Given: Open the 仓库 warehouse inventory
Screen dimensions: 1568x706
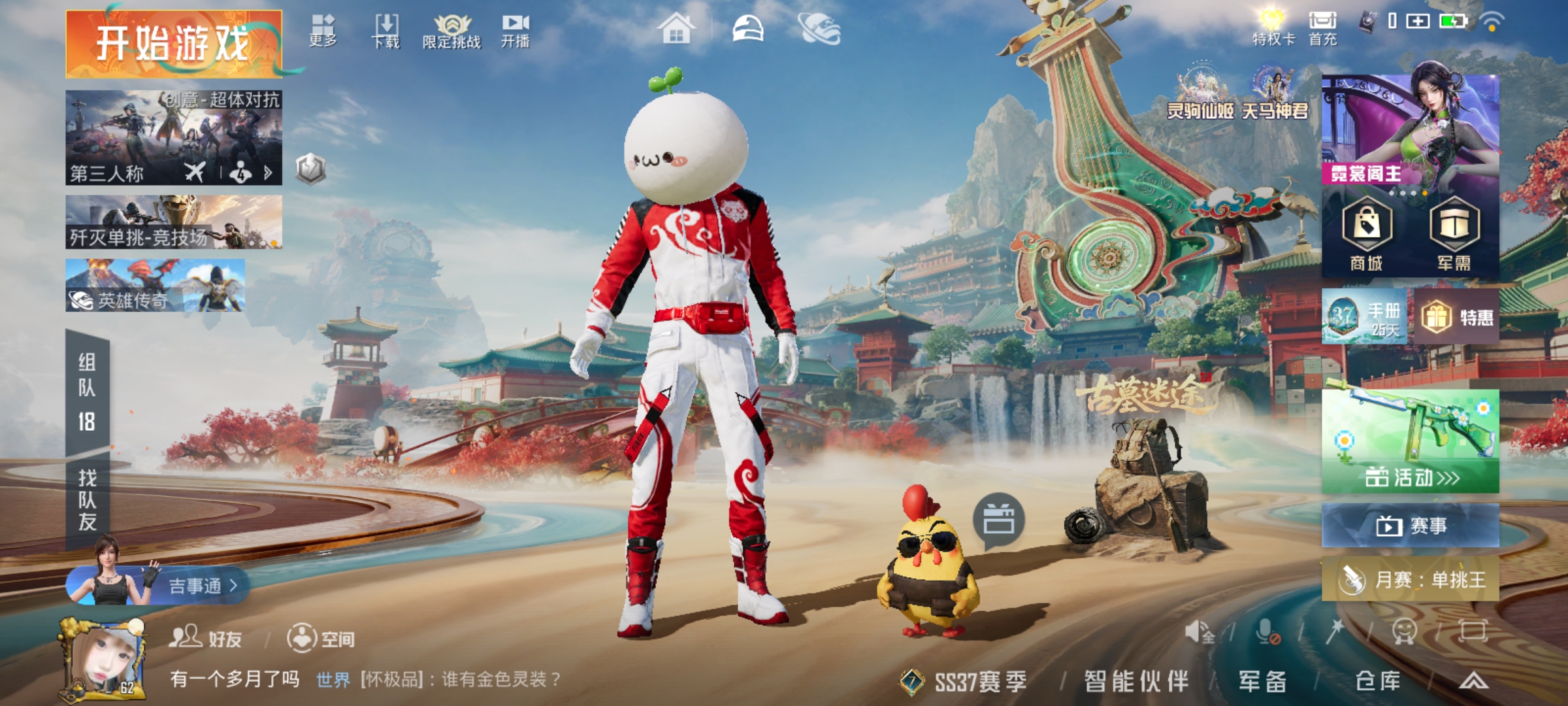Looking at the screenshot, I should point(1378,681).
